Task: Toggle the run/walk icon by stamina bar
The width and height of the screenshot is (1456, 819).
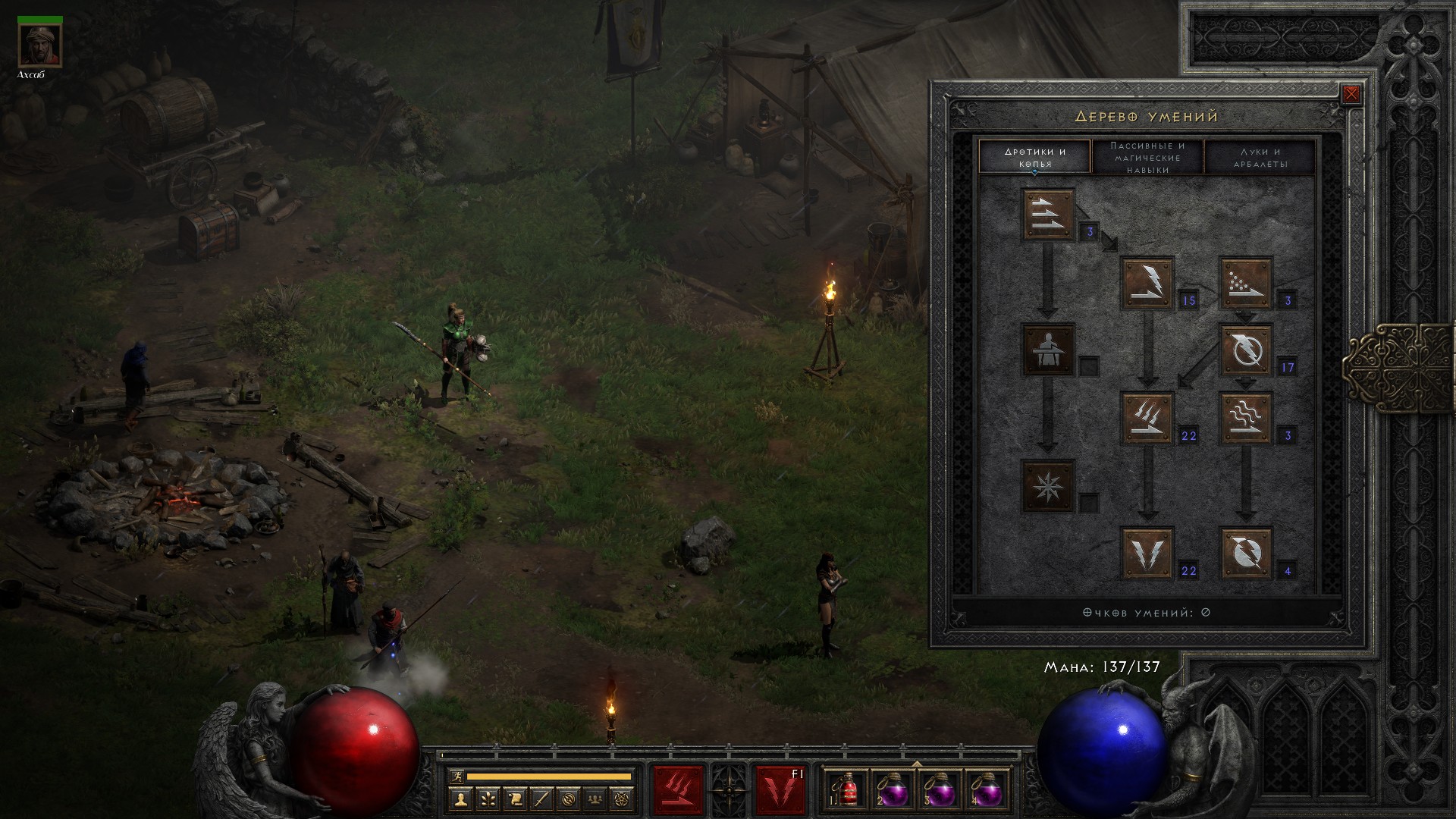Action: 455,776
